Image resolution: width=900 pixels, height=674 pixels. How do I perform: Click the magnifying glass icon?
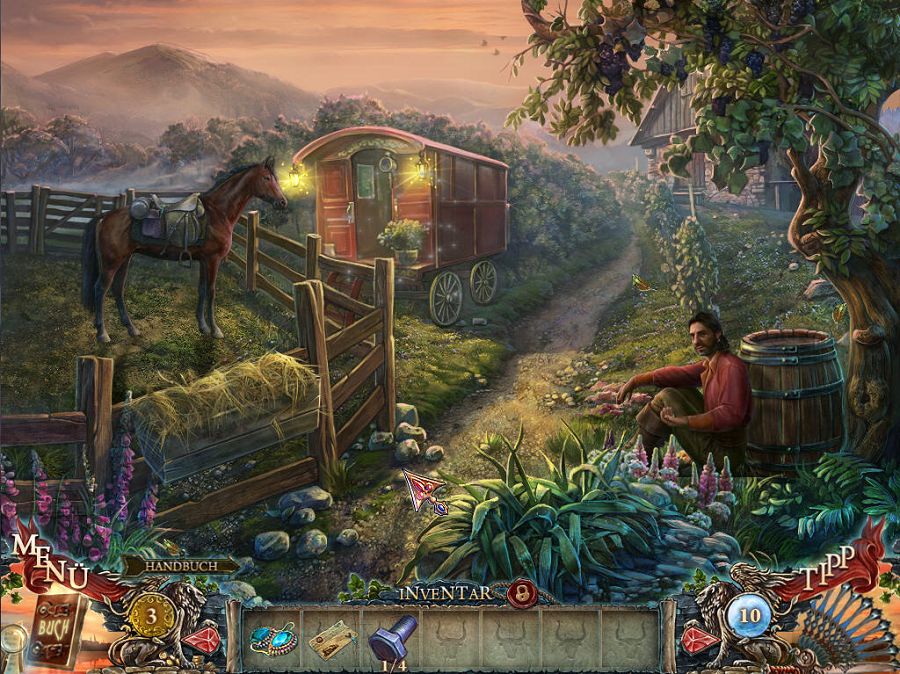[11, 637]
